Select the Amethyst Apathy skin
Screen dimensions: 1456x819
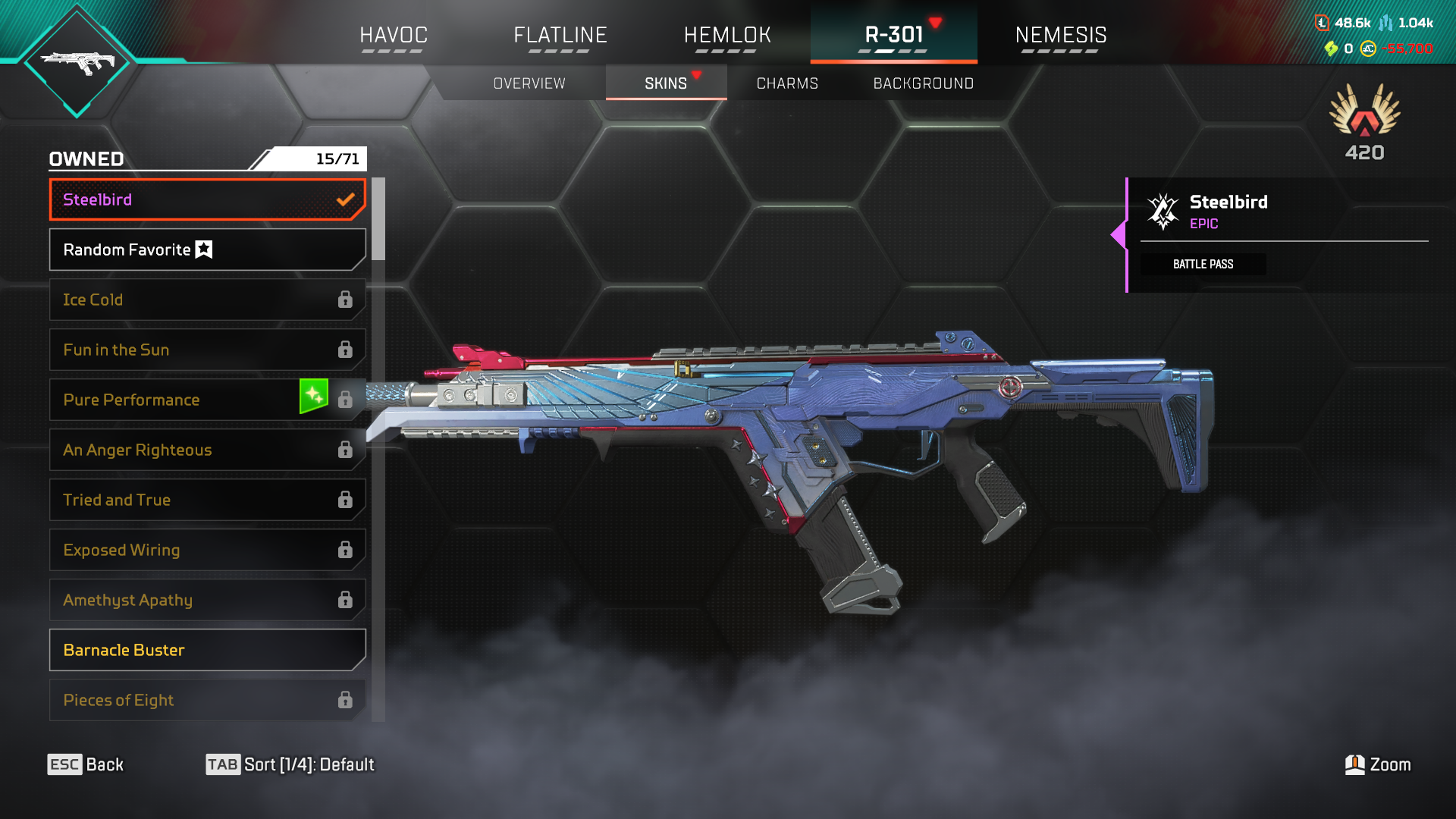(207, 600)
